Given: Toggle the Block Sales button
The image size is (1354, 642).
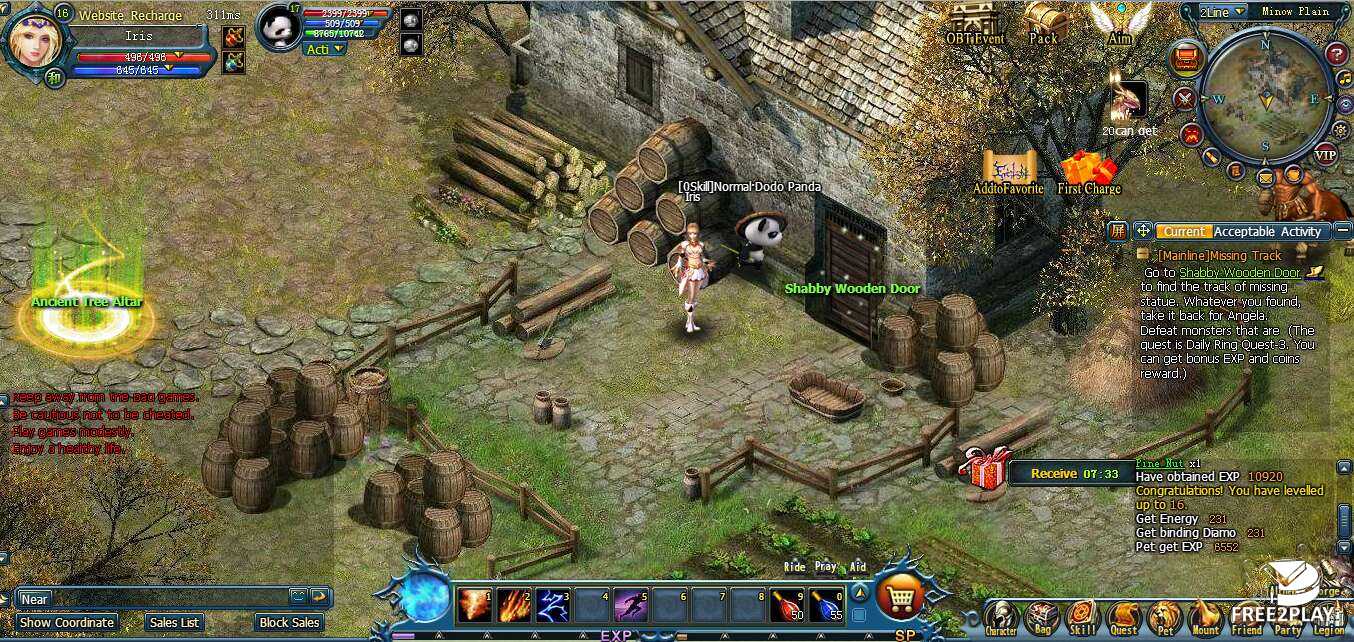Looking at the screenshot, I should tap(287, 622).
